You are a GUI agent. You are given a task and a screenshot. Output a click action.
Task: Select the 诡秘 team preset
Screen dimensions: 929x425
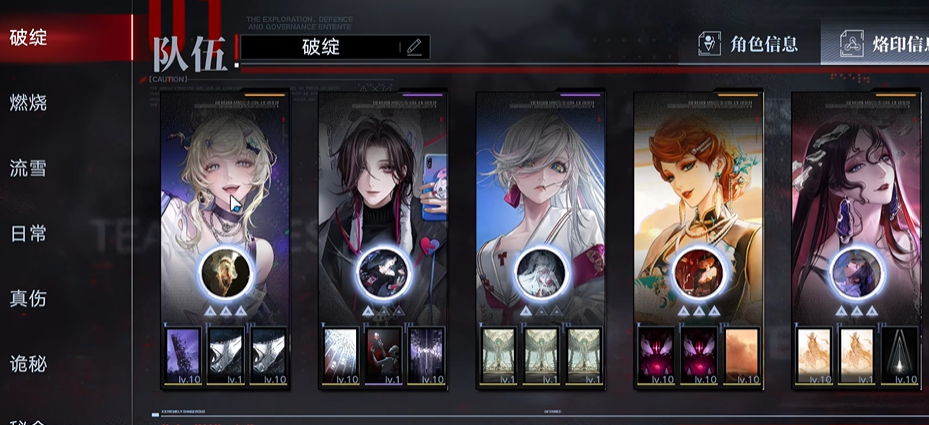pyautogui.click(x=30, y=363)
